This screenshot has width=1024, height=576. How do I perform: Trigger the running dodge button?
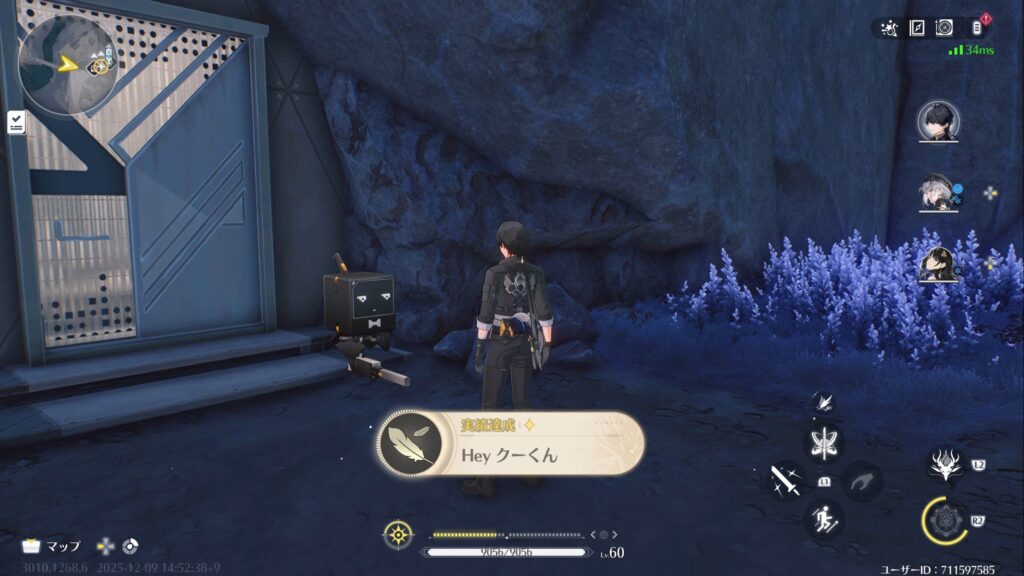click(825, 518)
